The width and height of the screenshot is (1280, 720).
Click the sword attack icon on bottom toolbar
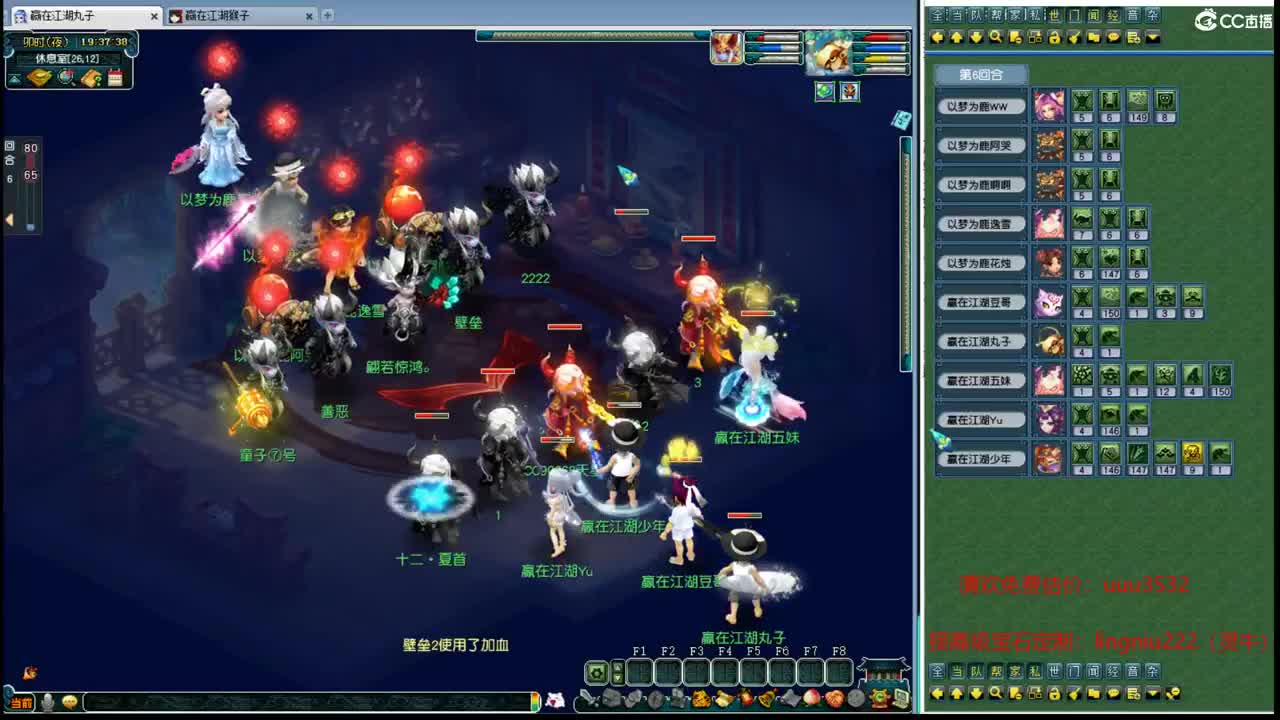click(588, 698)
